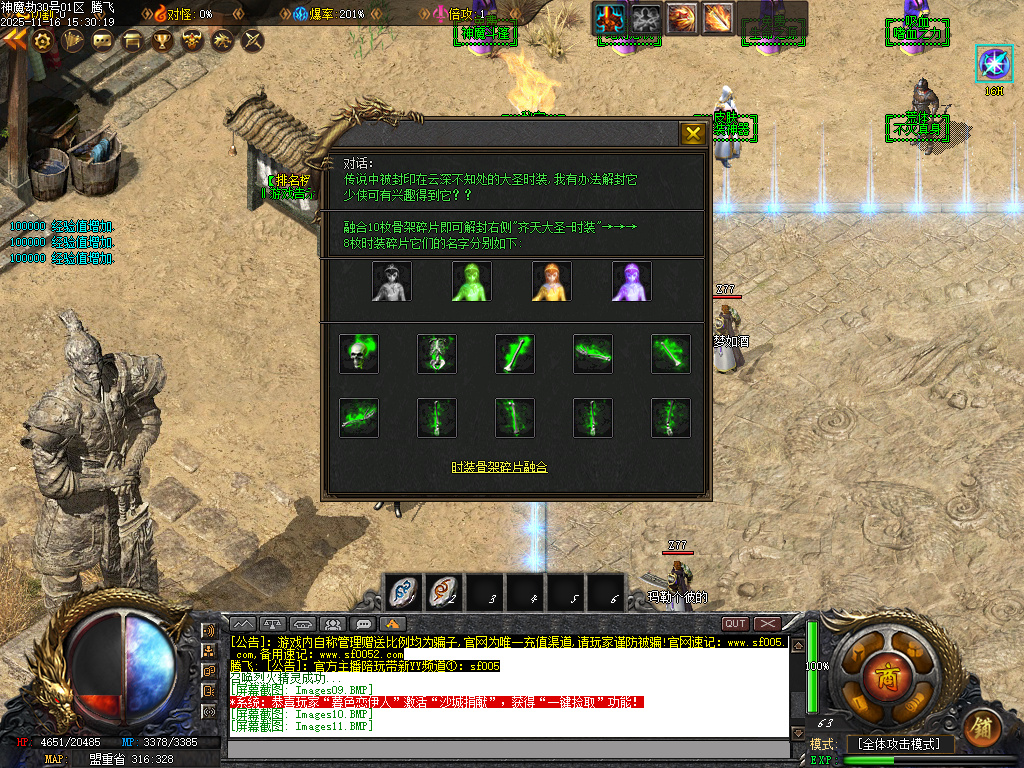Screen dimensions: 1024x768
Task: Select the green costume figure icon
Action: (471, 282)
